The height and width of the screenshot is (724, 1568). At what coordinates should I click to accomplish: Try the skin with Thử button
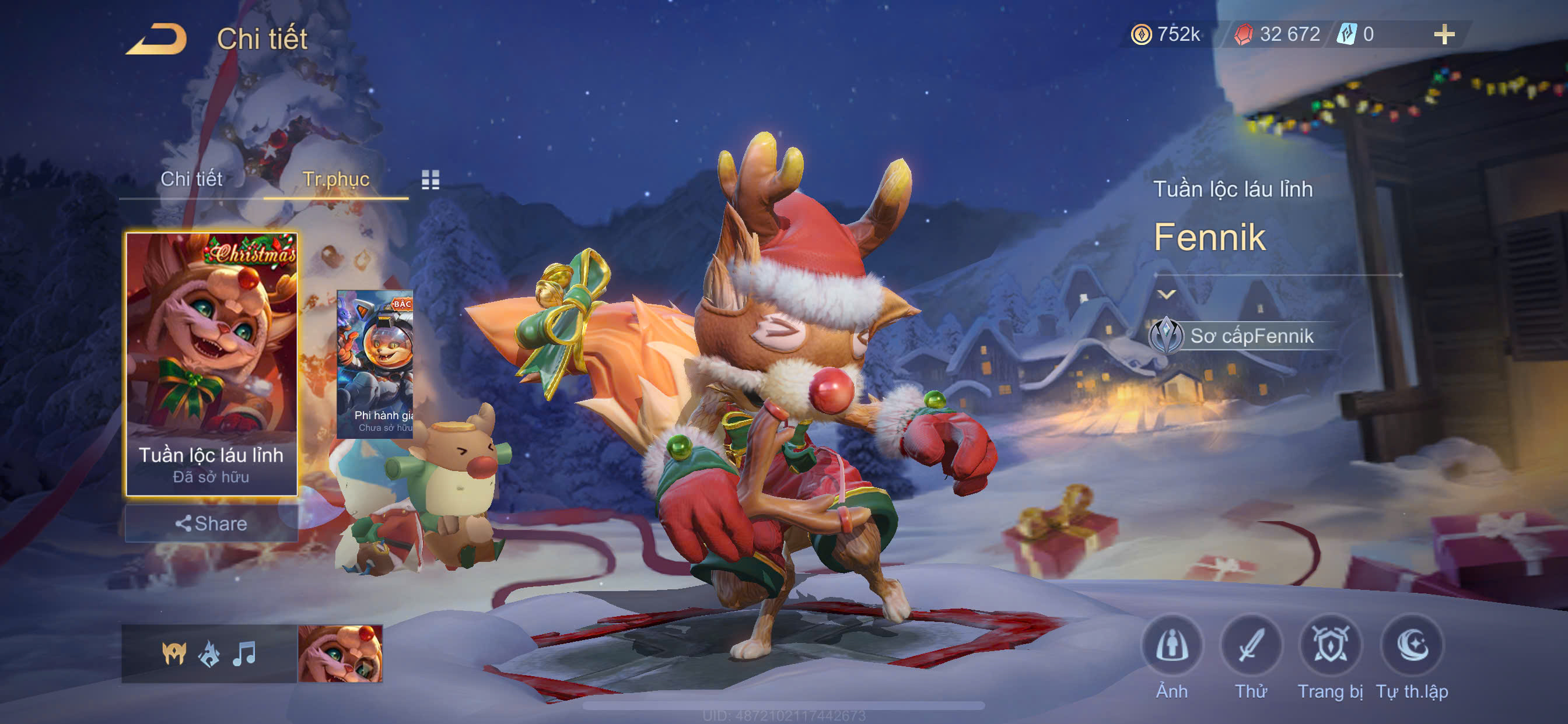point(1251,646)
